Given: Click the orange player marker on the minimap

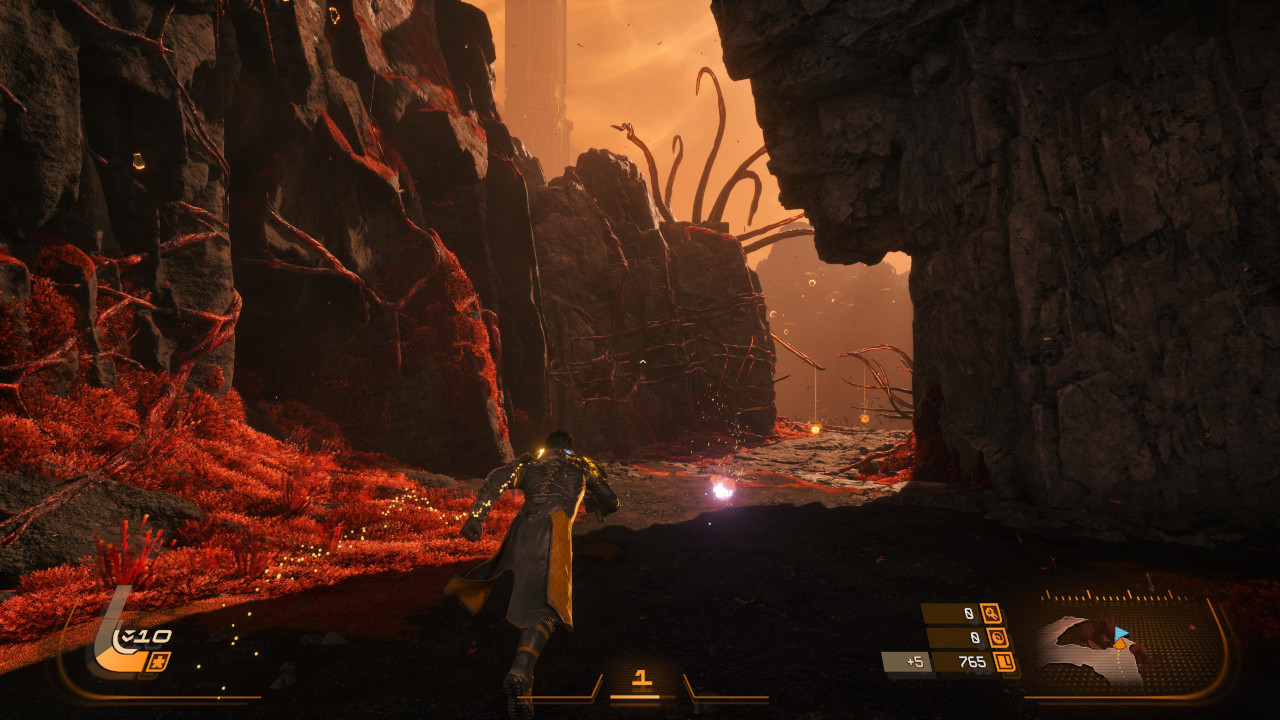Looking at the screenshot, I should pyautogui.click(x=1118, y=645).
